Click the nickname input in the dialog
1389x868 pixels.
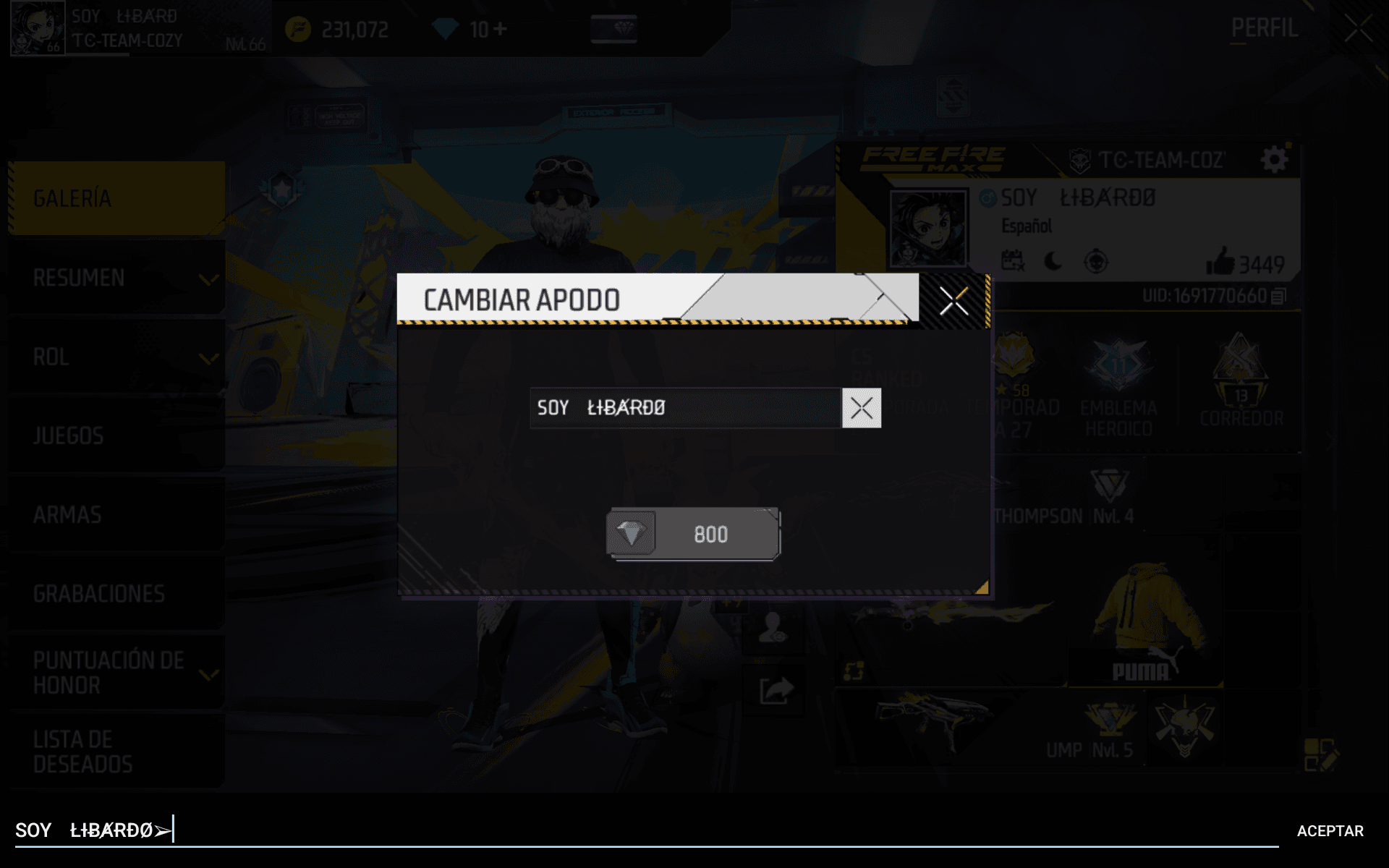click(685, 408)
